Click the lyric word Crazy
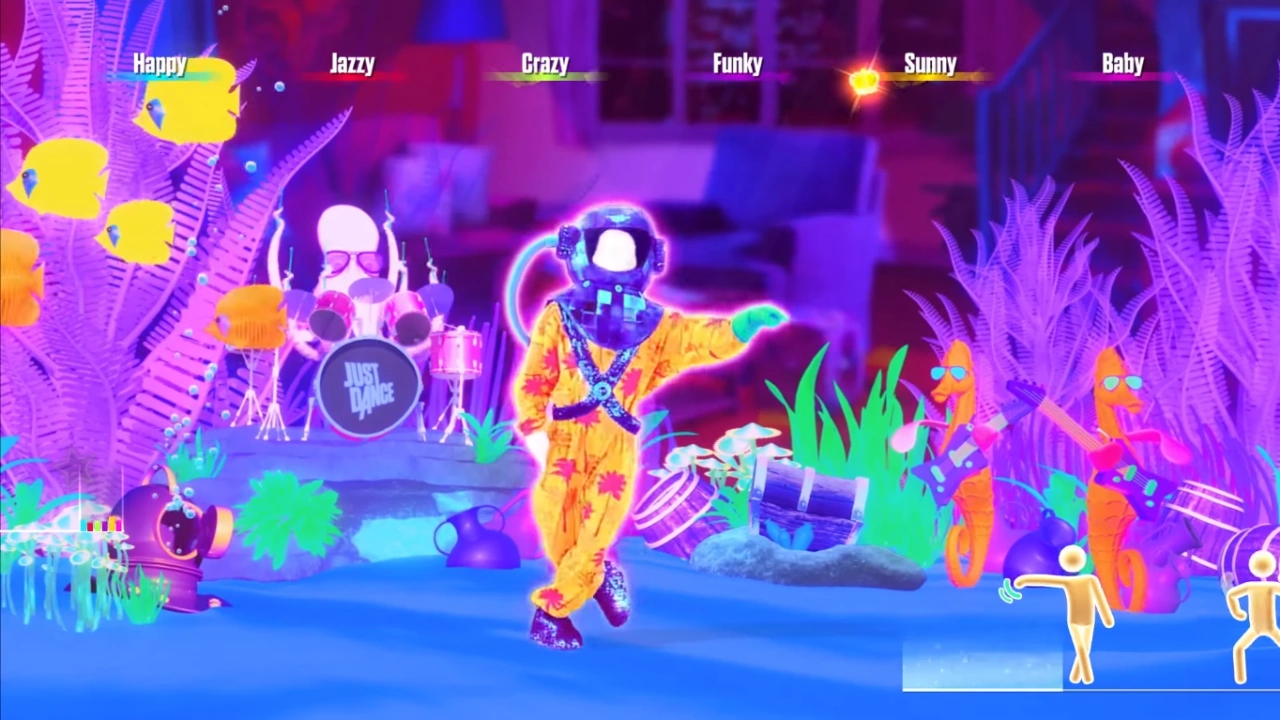Image resolution: width=1280 pixels, height=720 pixels. (x=545, y=64)
